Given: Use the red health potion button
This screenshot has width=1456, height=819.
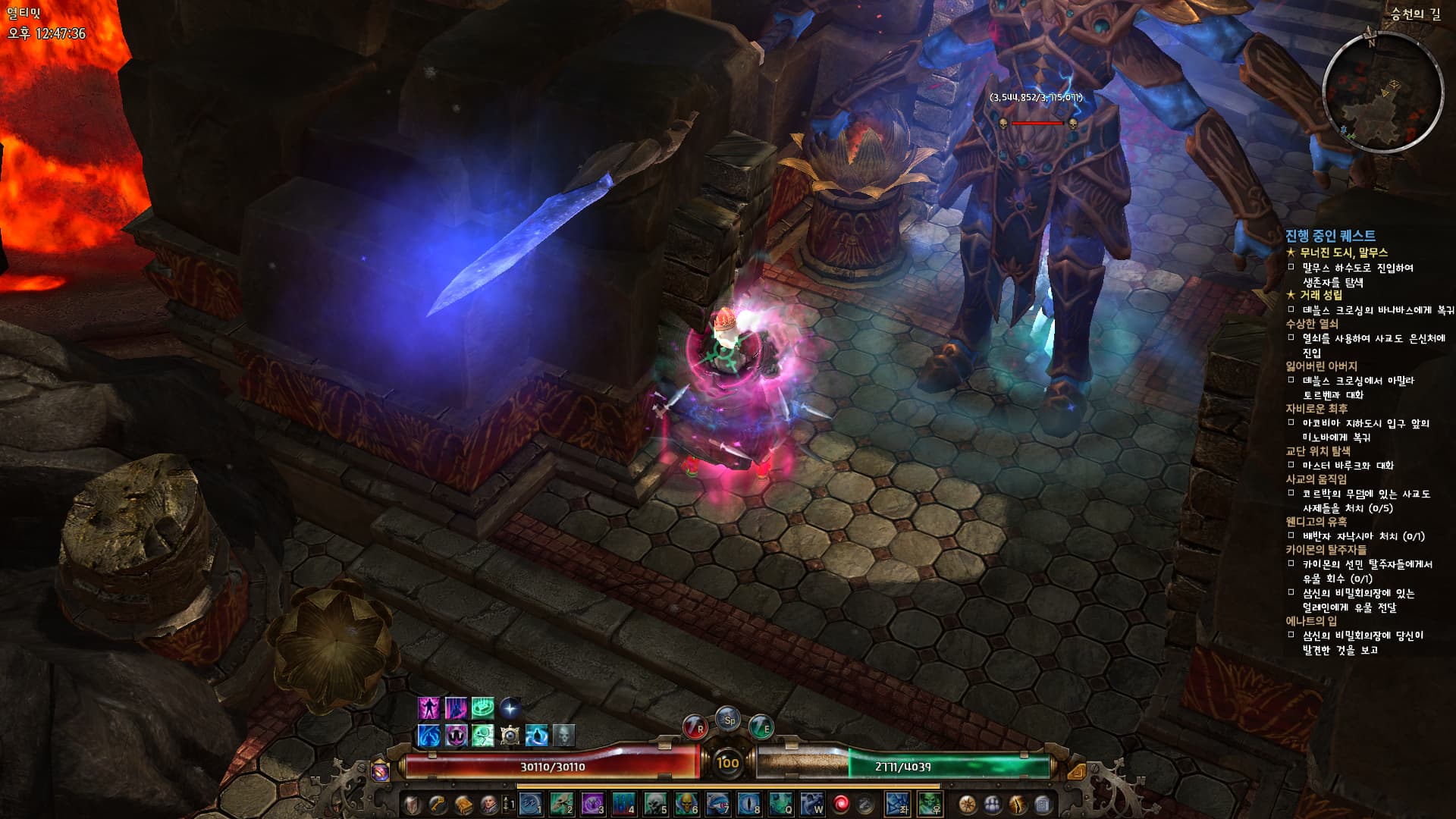Looking at the screenshot, I should pos(695,726).
